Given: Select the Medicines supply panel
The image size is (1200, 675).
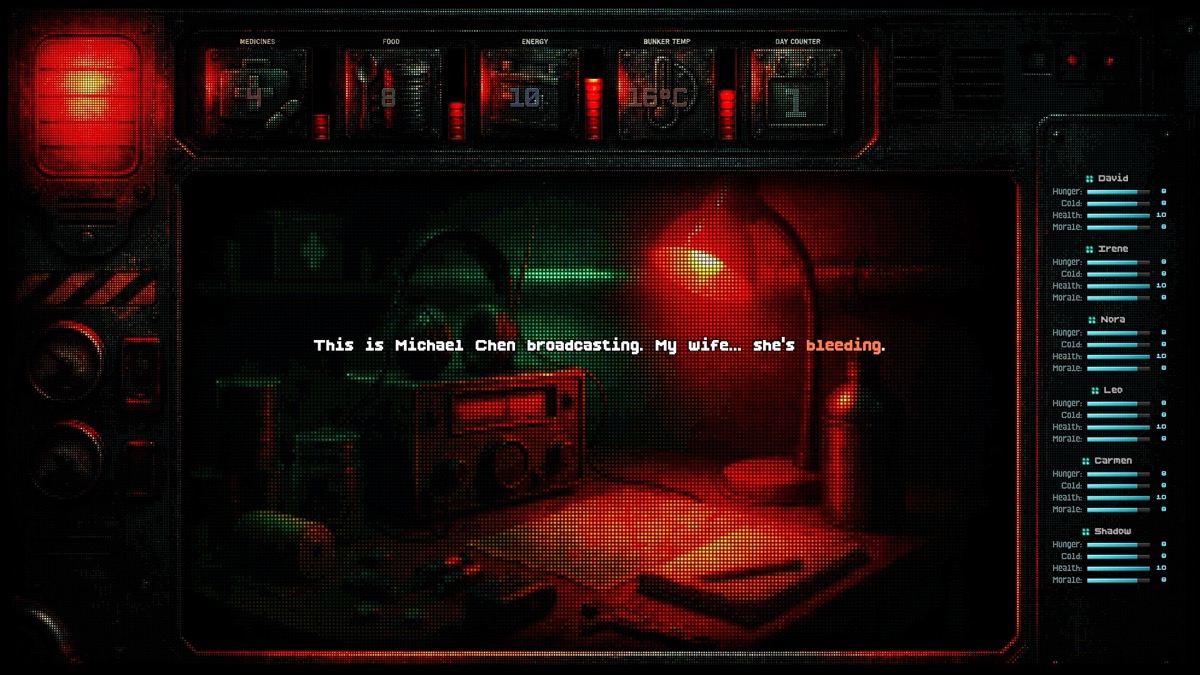Looking at the screenshot, I should (257, 93).
